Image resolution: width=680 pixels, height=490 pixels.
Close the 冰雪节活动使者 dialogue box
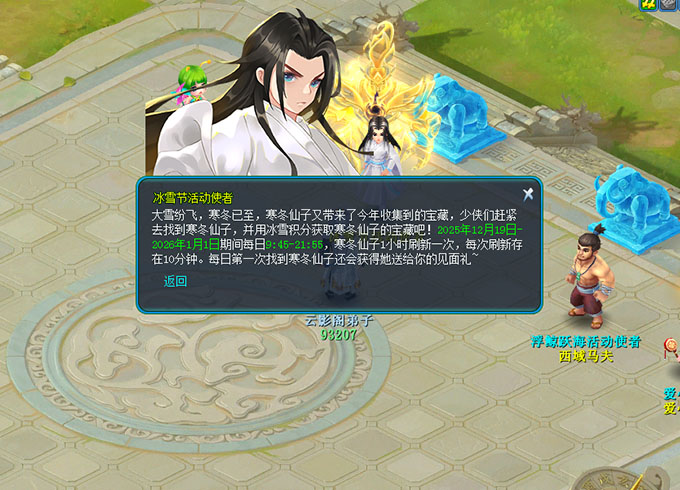coord(528,194)
